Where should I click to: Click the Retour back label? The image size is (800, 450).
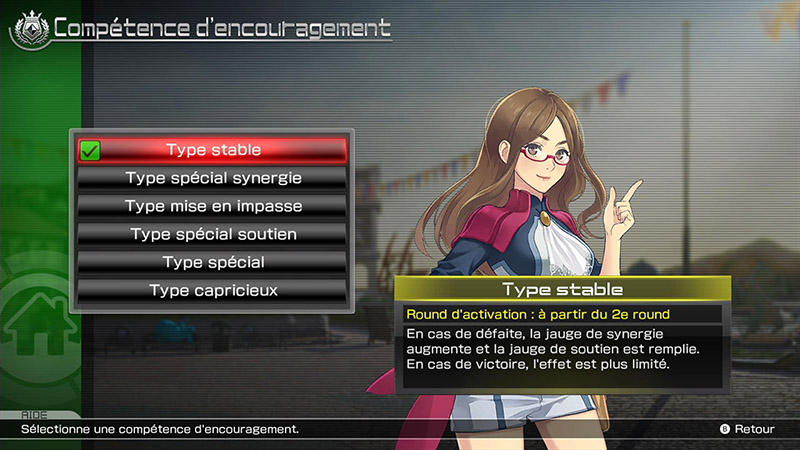coord(753,429)
